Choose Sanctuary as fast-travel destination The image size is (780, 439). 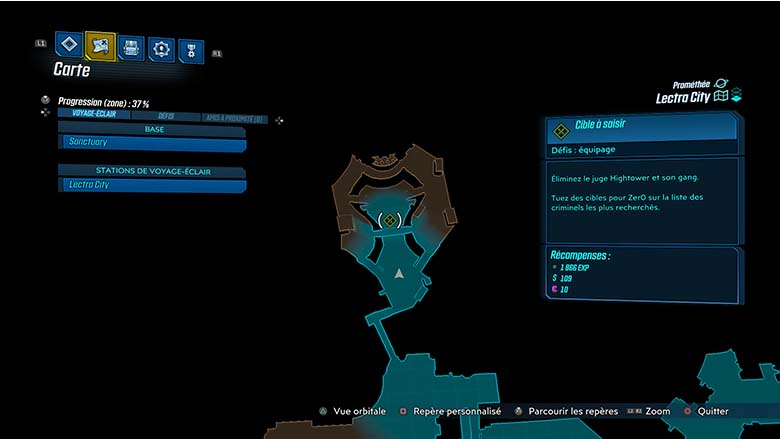point(152,143)
